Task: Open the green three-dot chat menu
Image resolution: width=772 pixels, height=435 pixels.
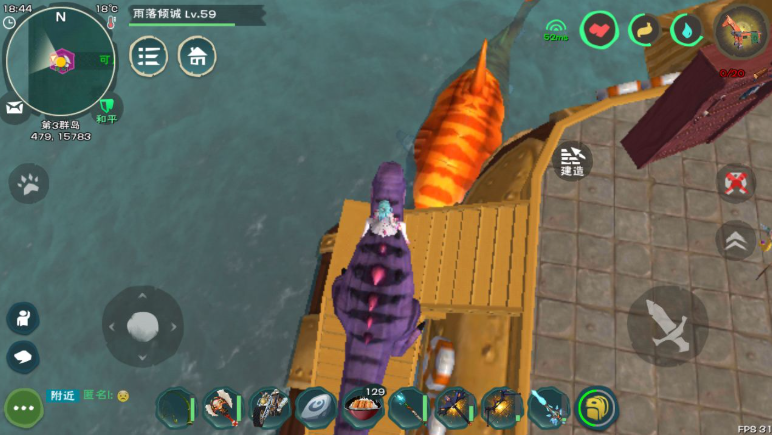Action: 23,408
